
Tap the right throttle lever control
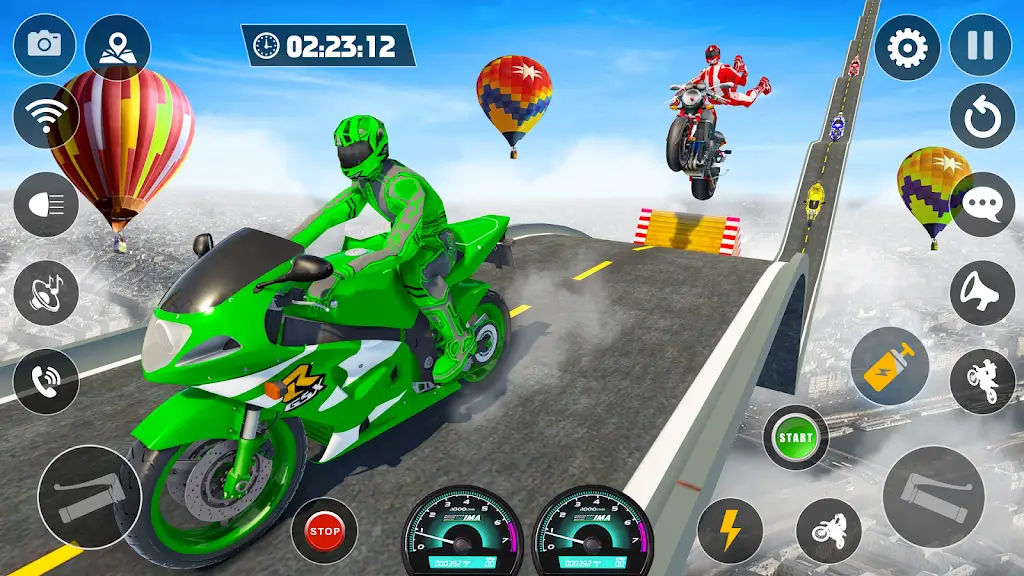point(934,497)
